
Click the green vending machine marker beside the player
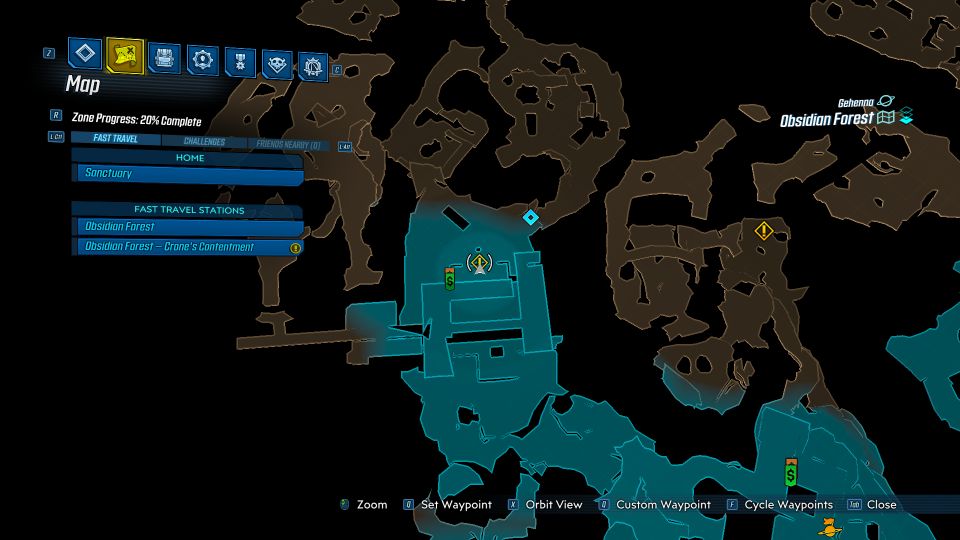pyautogui.click(x=450, y=279)
